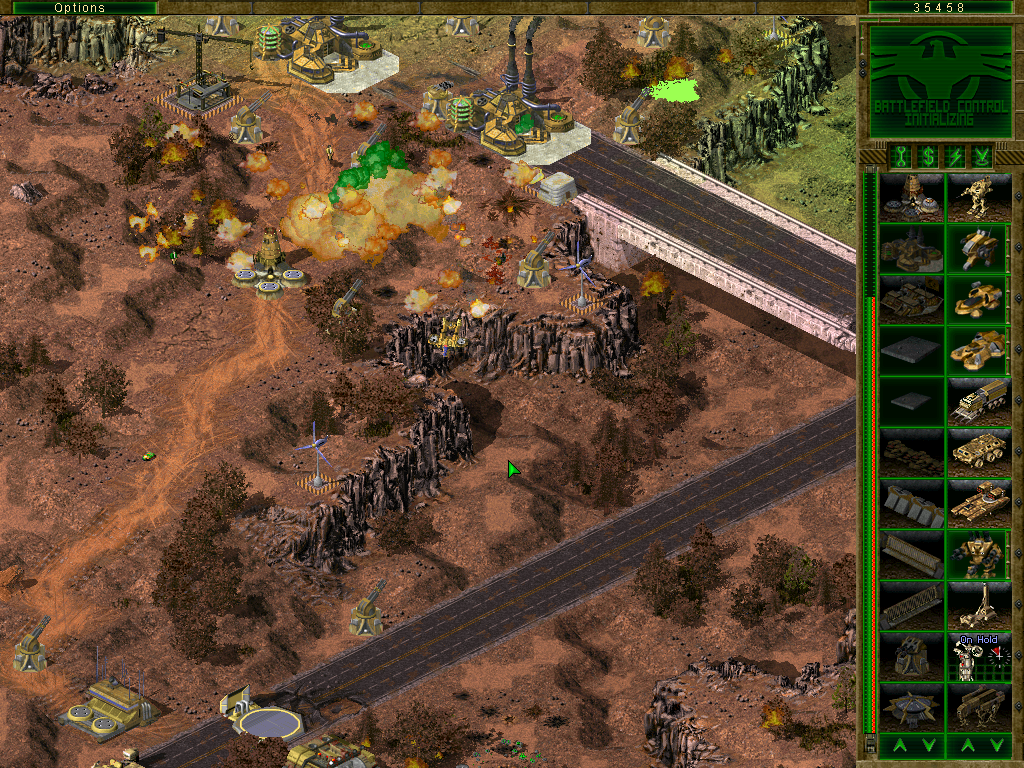Image resolution: width=1024 pixels, height=768 pixels.
Task: Build the component tower defense structure
Action: pos(912,656)
